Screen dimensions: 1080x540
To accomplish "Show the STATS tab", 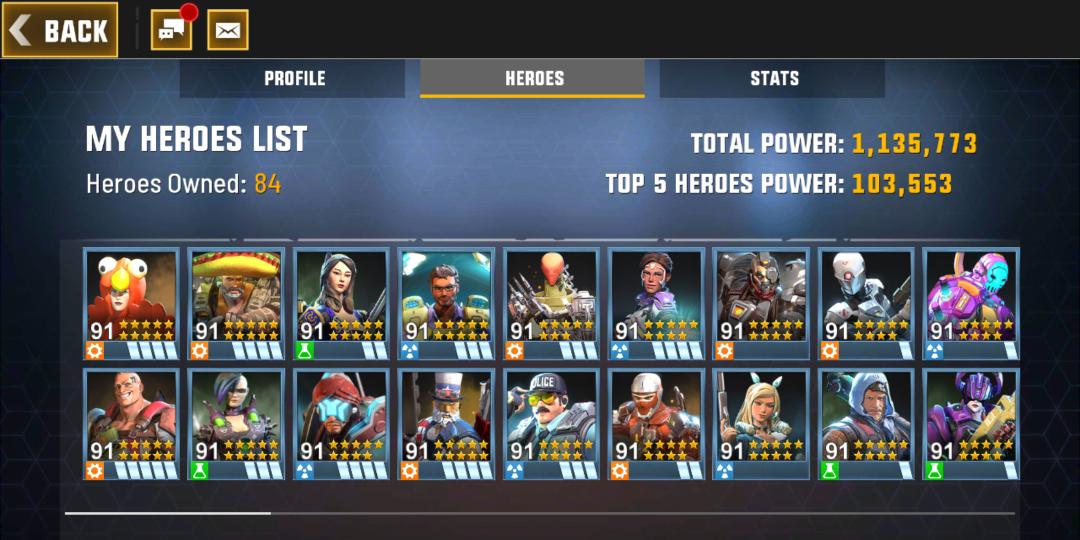I will point(774,78).
